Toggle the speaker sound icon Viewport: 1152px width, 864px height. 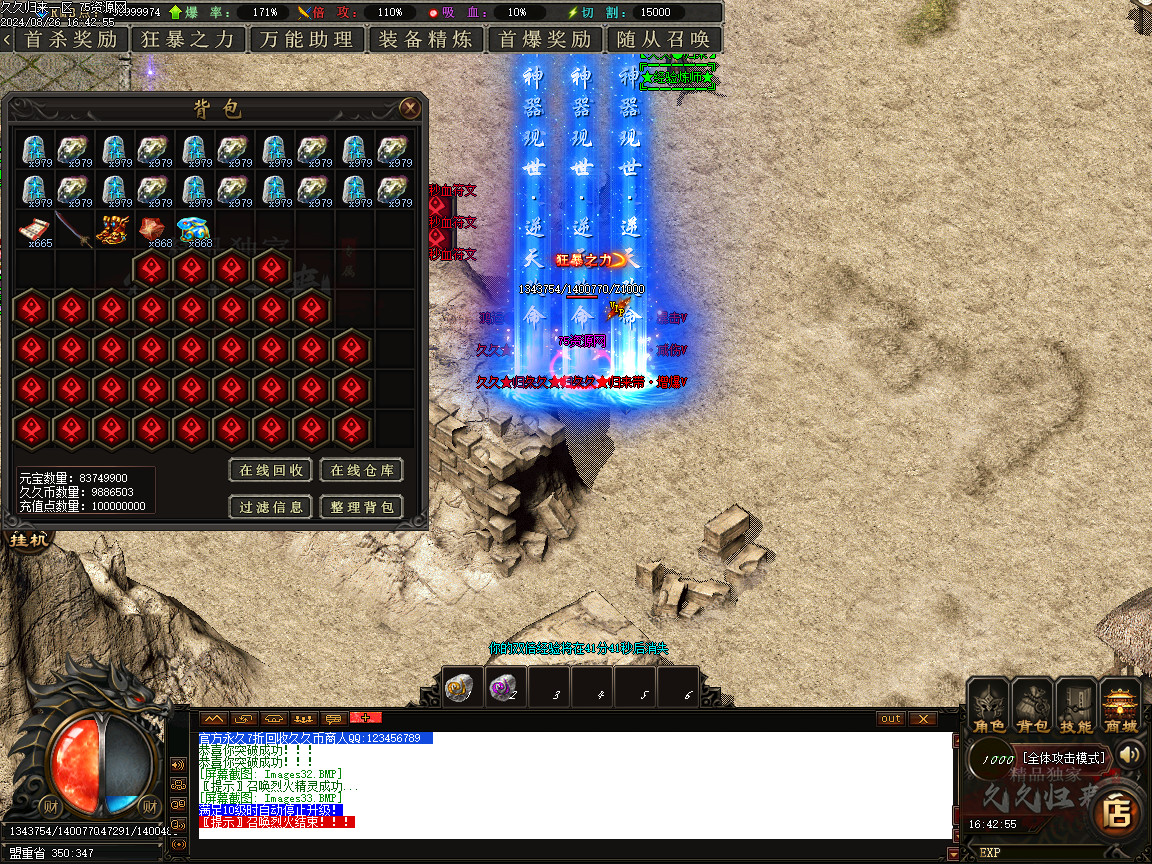click(1131, 754)
